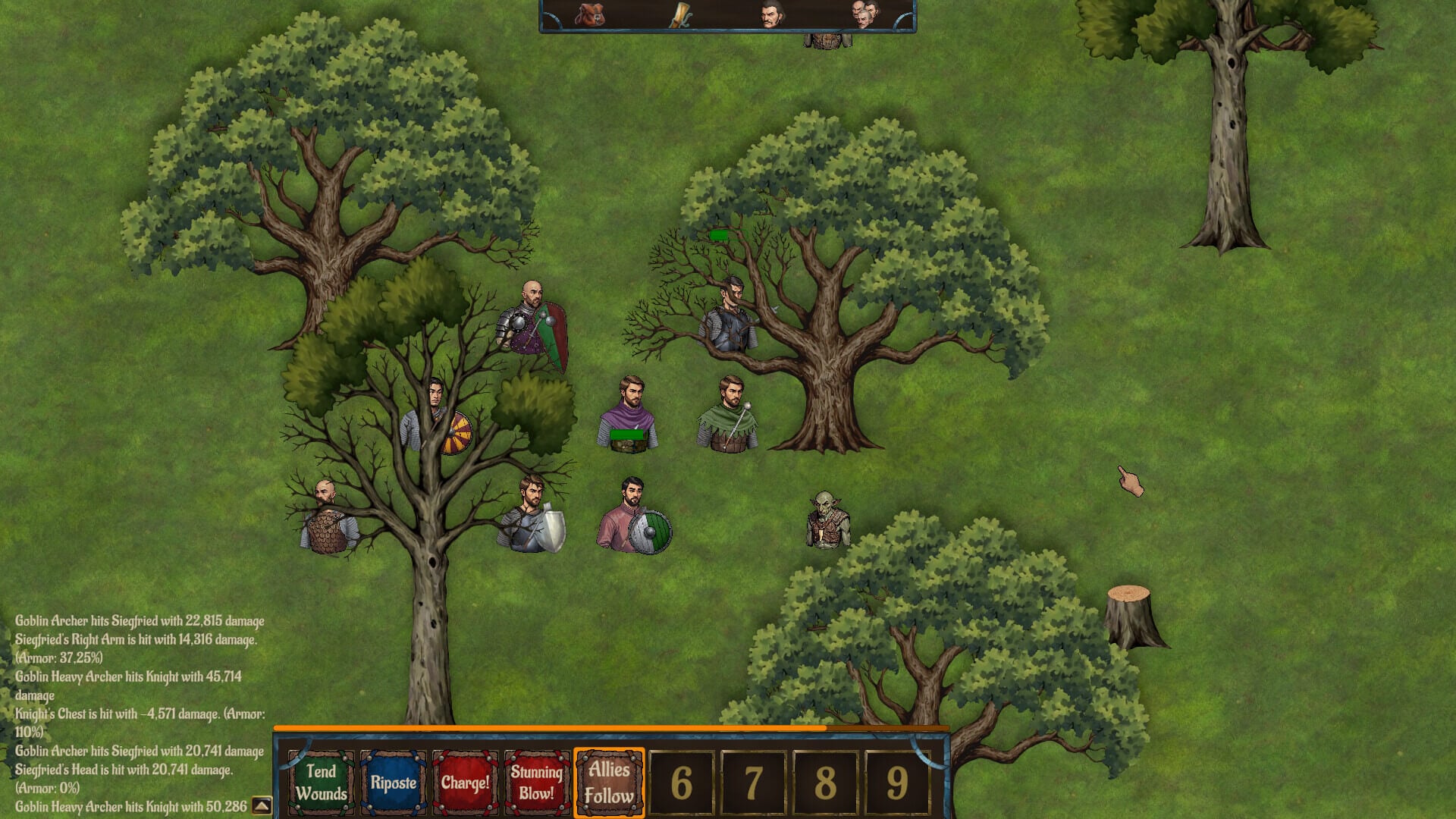Screen dimensions: 1456x819
Task: Open the scroll and quill journal
Action: tap(680, 14)
